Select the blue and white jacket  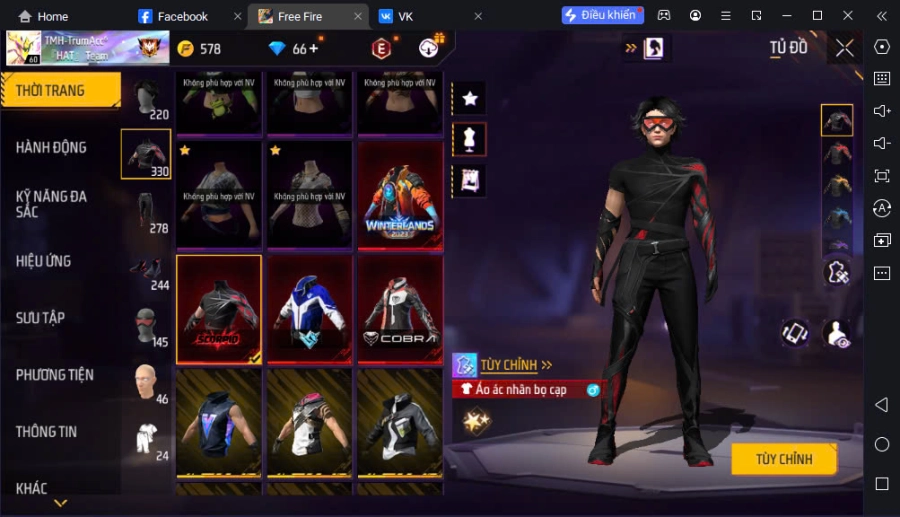pyautogui.click(x=309, y=309)
